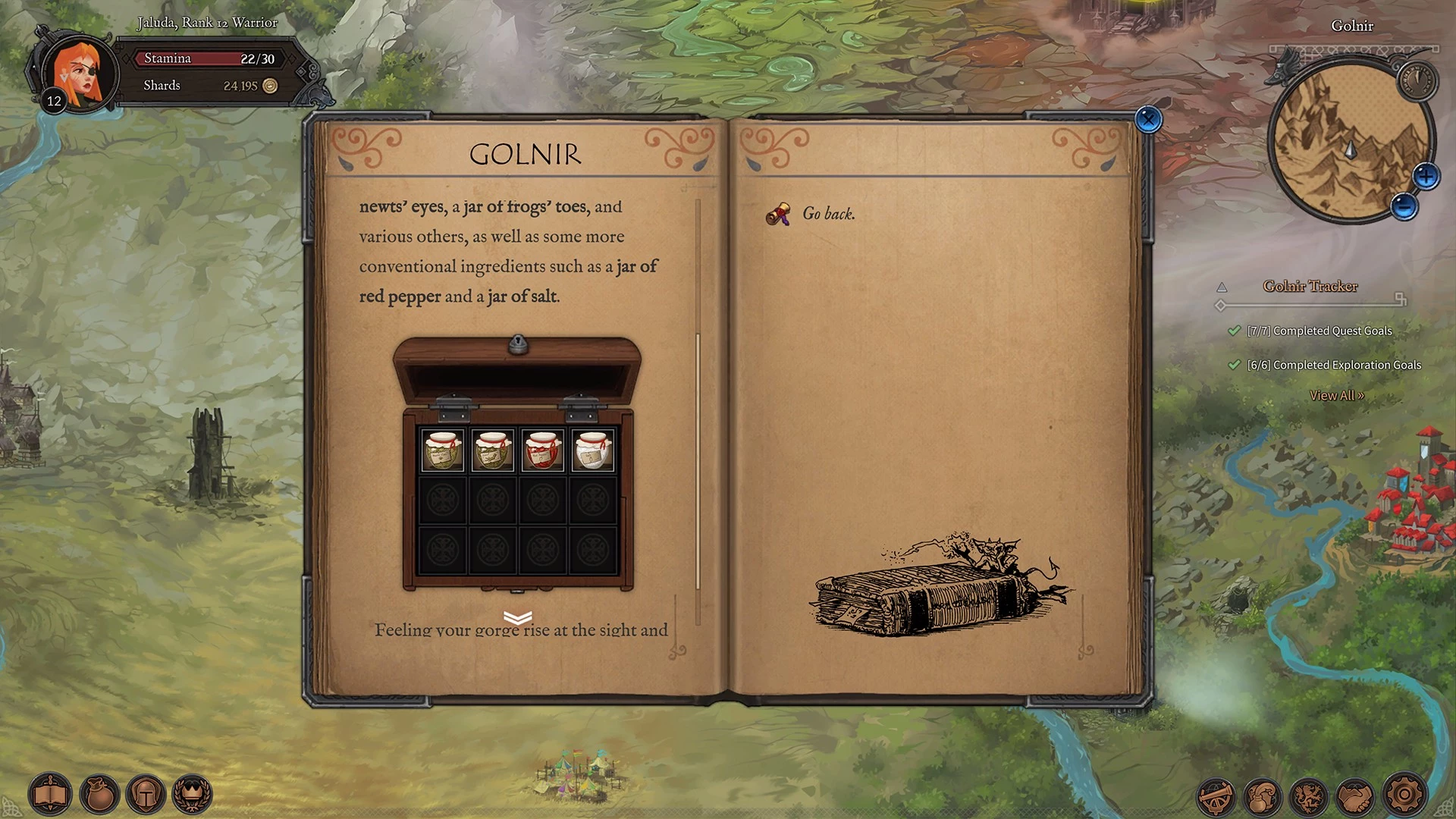1456x819 pixels.
Task: Select the jar of red pepper
Action: coord(543,450)
